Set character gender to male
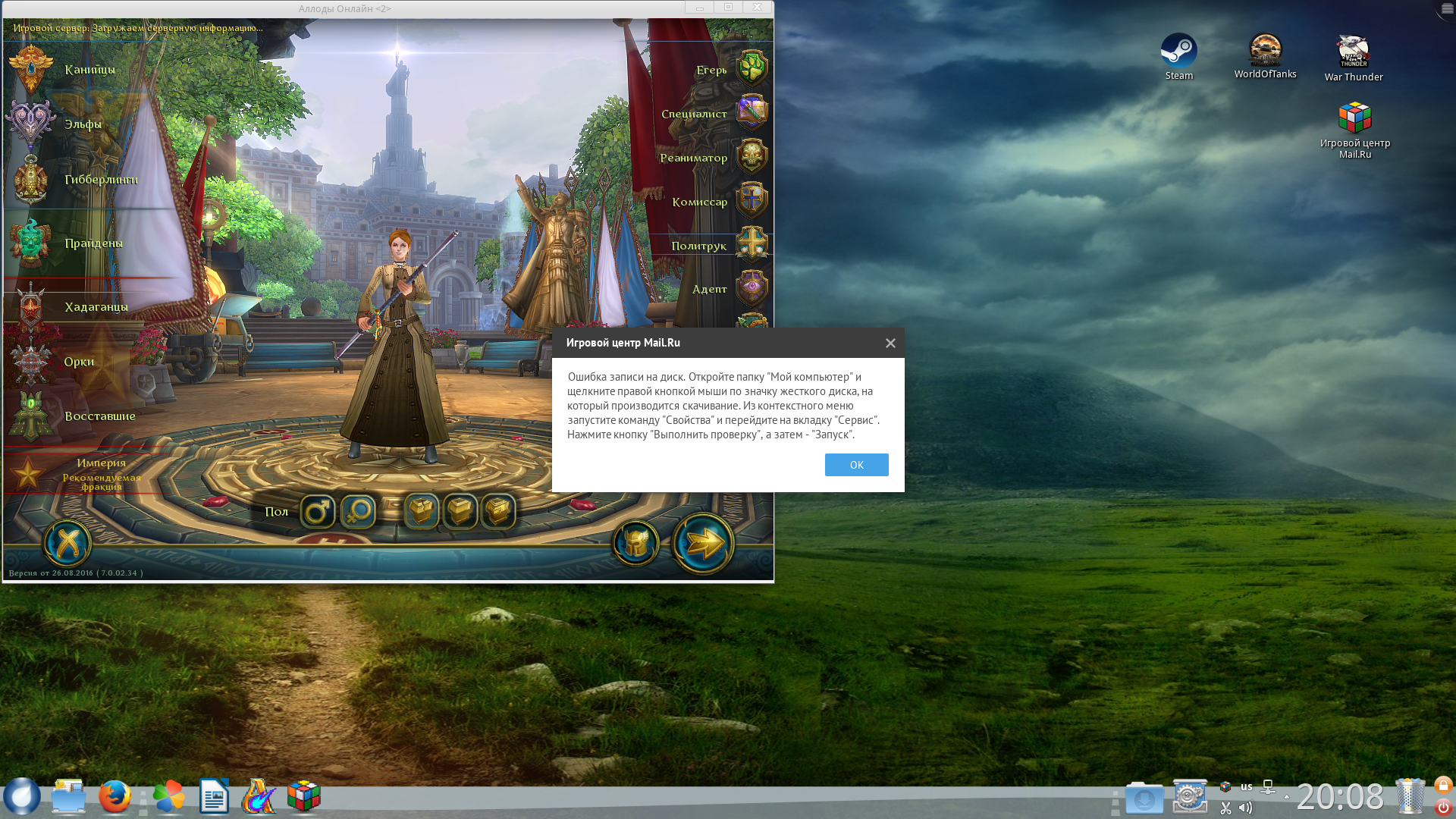Screen dimensions: 1456x819 pos(318,512)
